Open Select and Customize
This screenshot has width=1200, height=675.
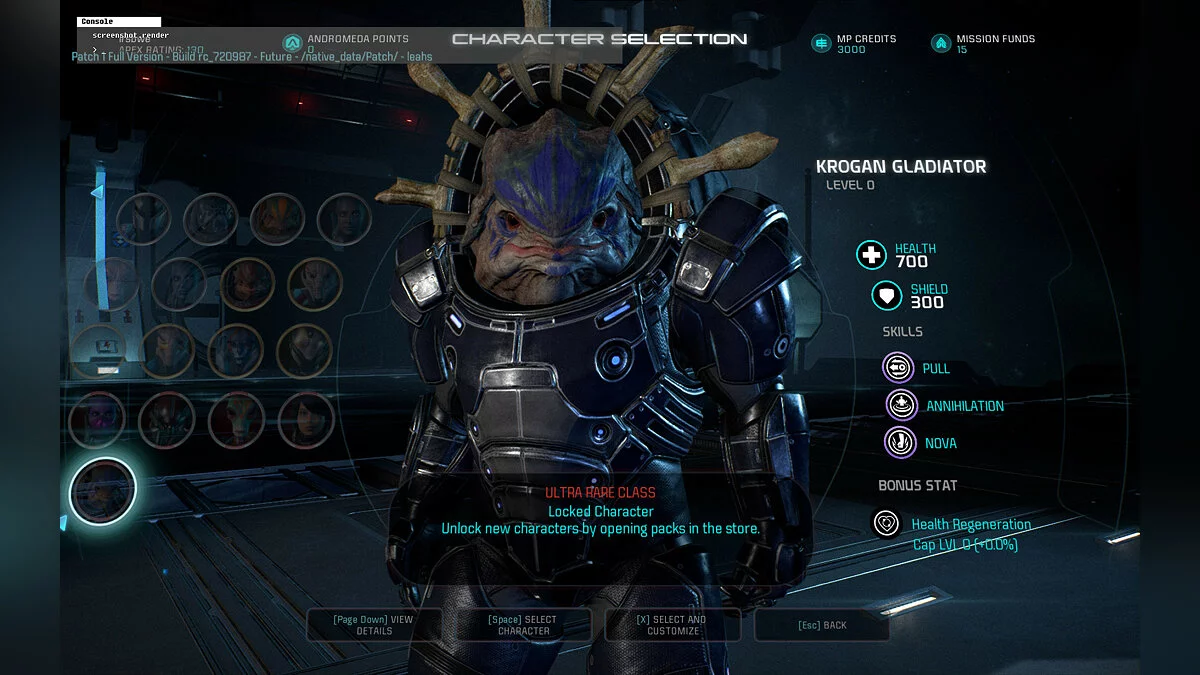671,625
